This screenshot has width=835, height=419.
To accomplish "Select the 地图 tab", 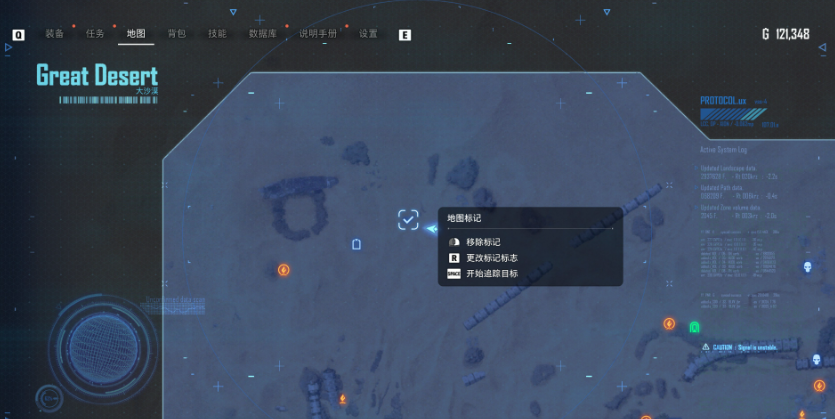I will 136,34.
